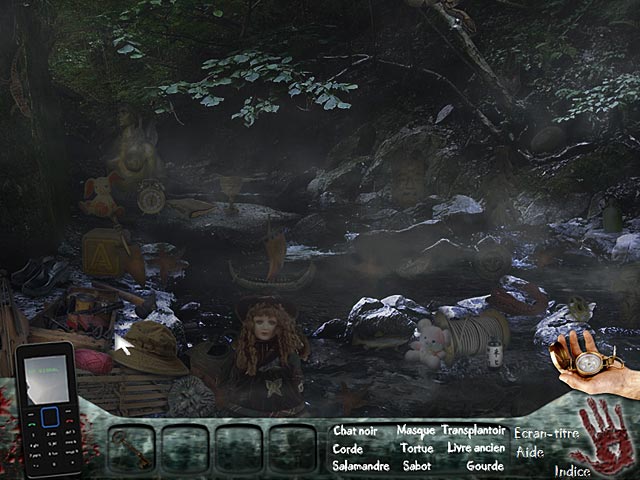Open the mobile phone
Screen dimensions: 640x480
(48, 409)
